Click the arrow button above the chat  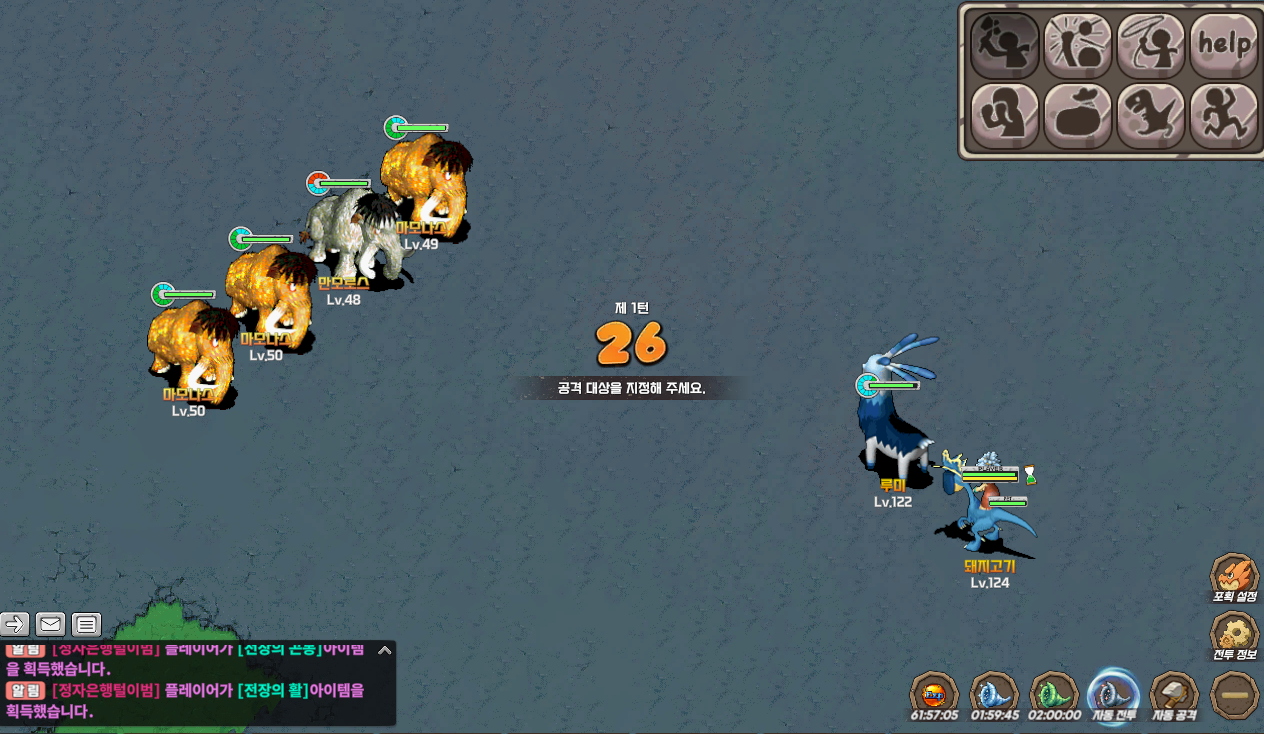15,625
